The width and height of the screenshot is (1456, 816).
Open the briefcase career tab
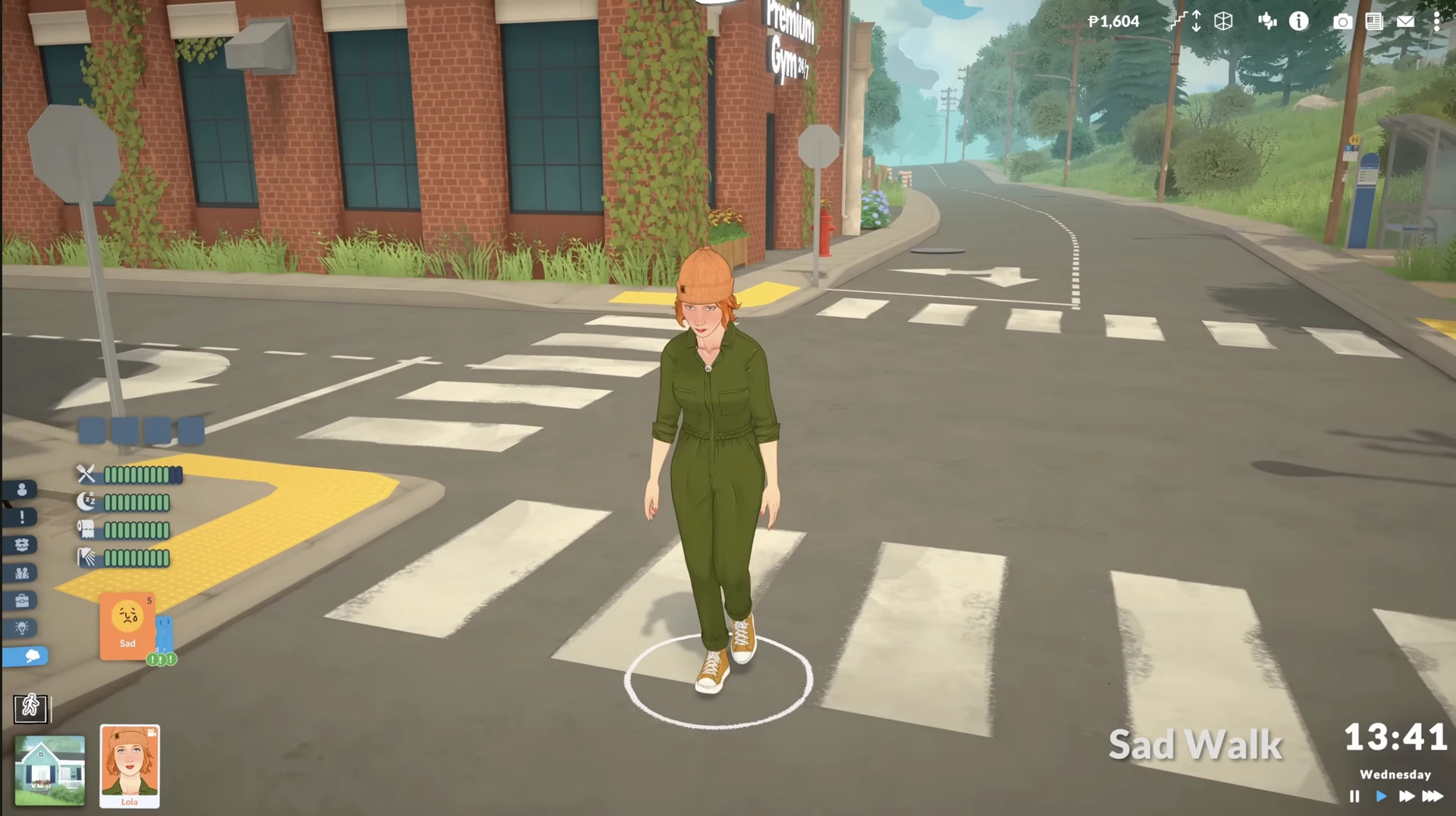22,601
